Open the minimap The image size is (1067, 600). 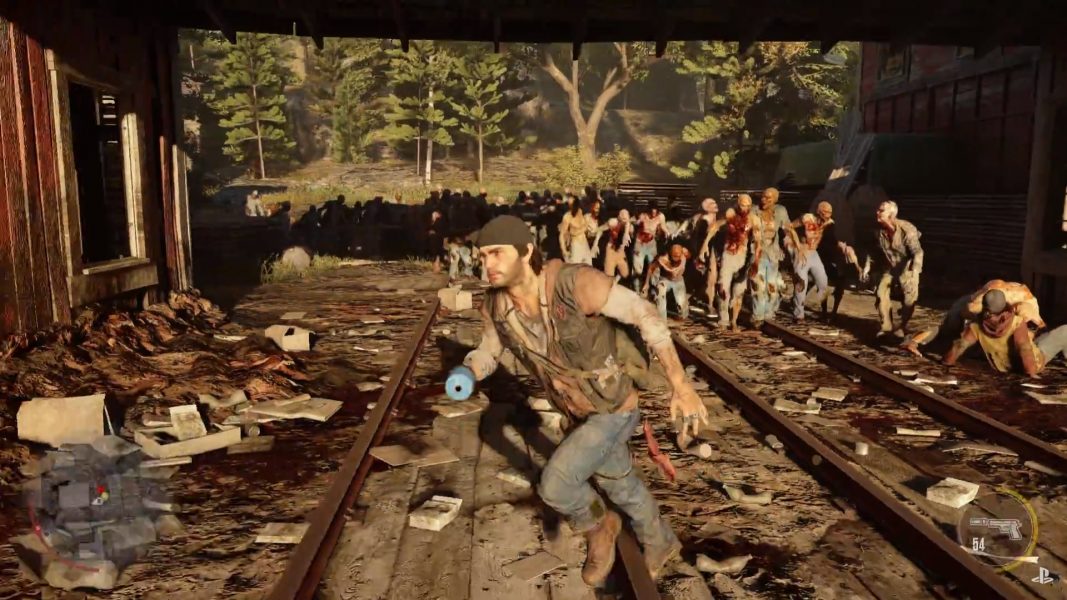pyautogui.click(x=88, y=507)
